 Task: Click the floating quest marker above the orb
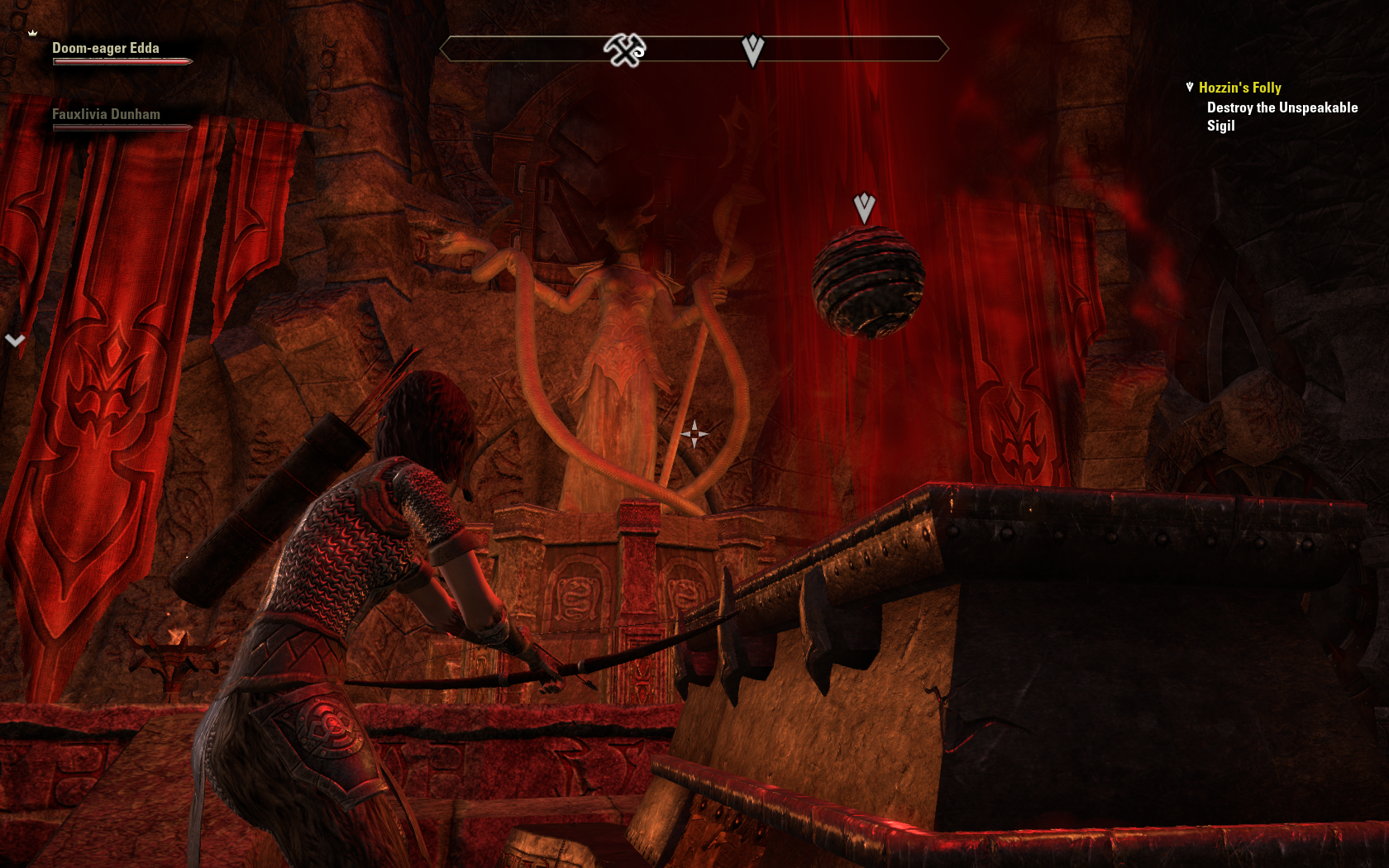pyautogui.click(x=864, y=207)
